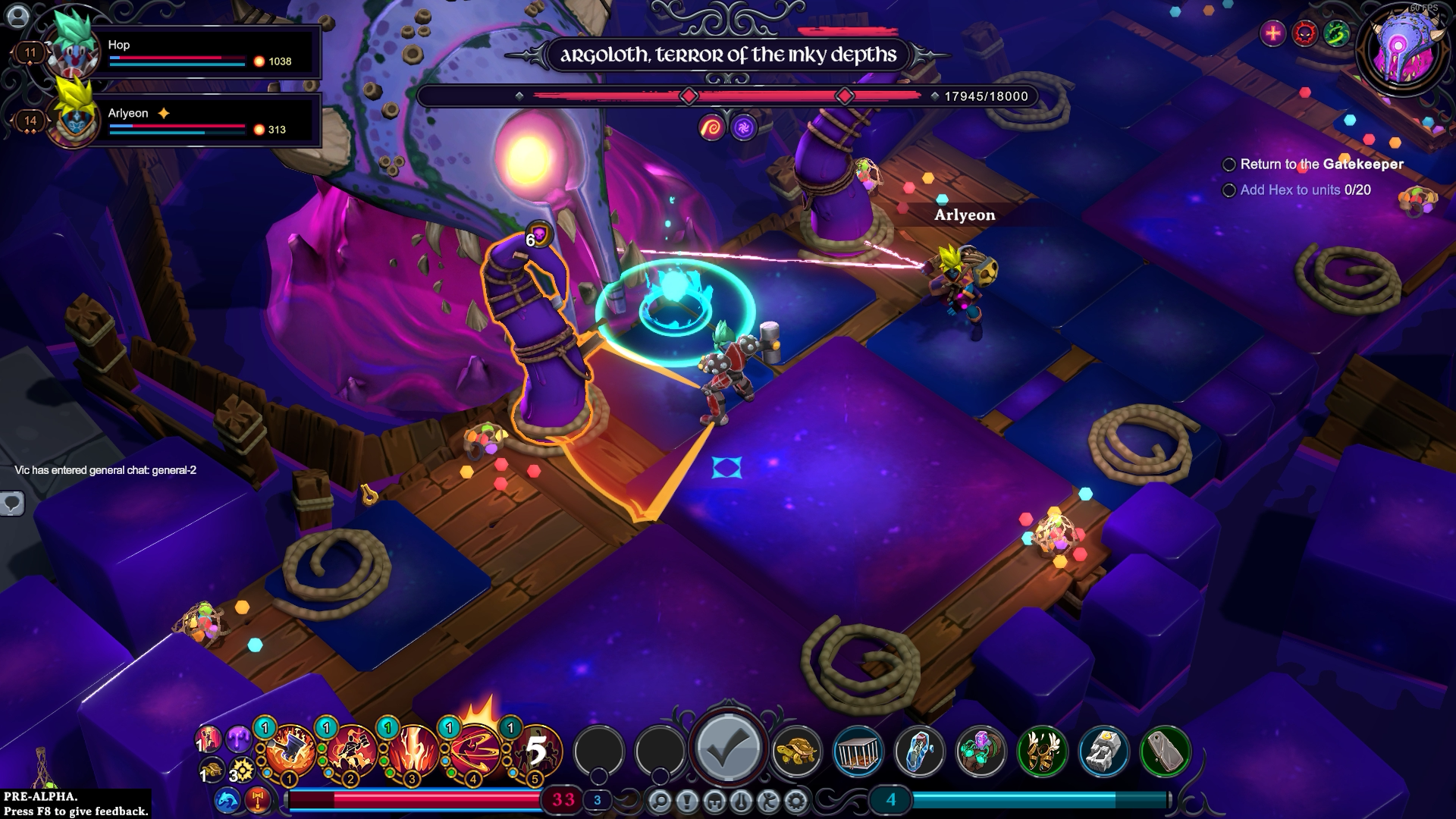Select the stone gauntlet item
Screen dimensions: 1456x819
pos(1103,751)
